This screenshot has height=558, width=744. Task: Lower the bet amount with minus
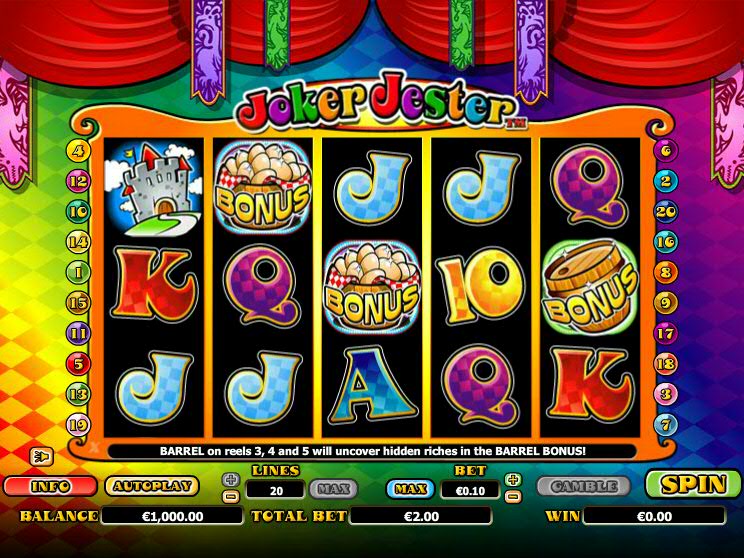click(x=514, y=496)
